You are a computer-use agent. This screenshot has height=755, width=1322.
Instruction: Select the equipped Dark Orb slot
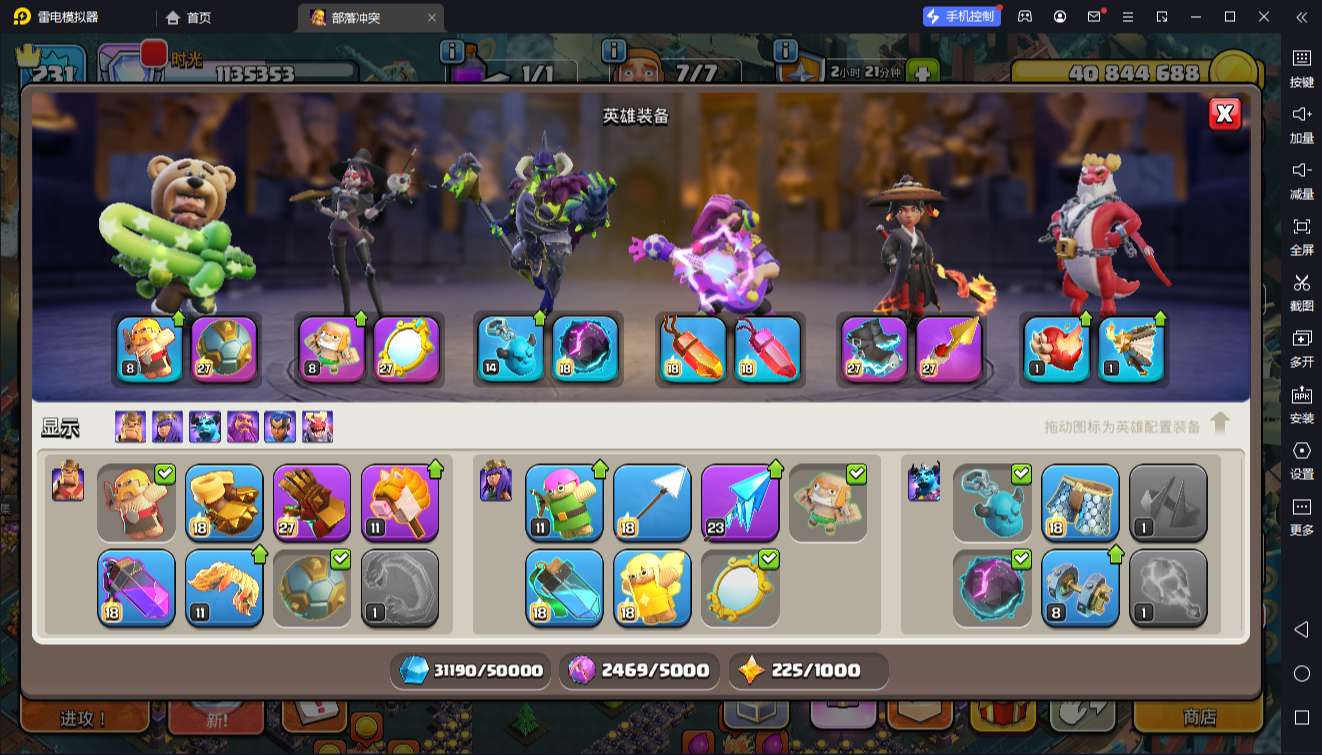click(585, 349)
